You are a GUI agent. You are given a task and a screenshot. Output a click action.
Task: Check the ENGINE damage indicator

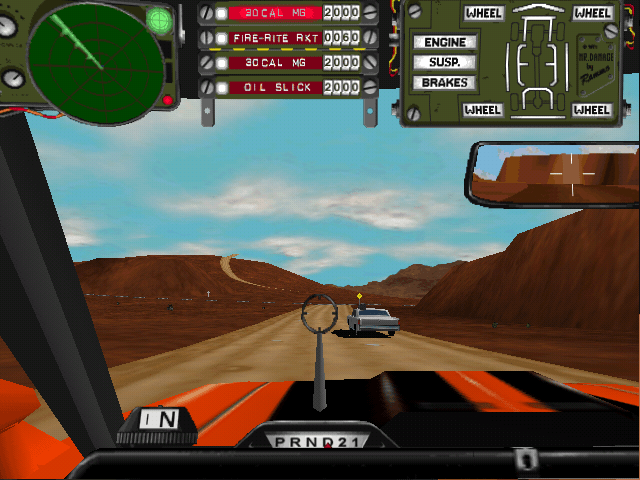[x=444, y=43]
